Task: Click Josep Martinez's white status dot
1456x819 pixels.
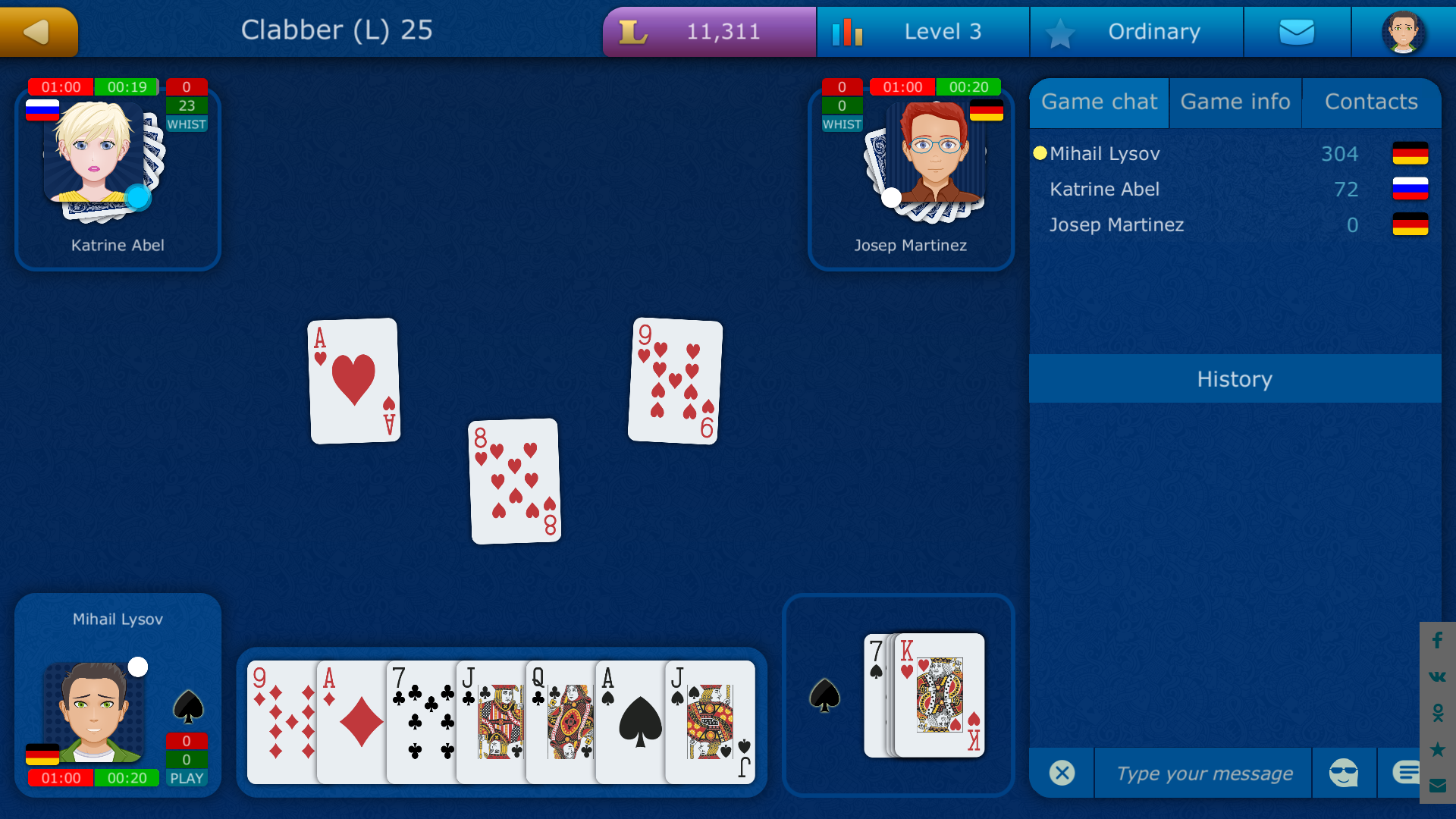Action: point(891,196)
